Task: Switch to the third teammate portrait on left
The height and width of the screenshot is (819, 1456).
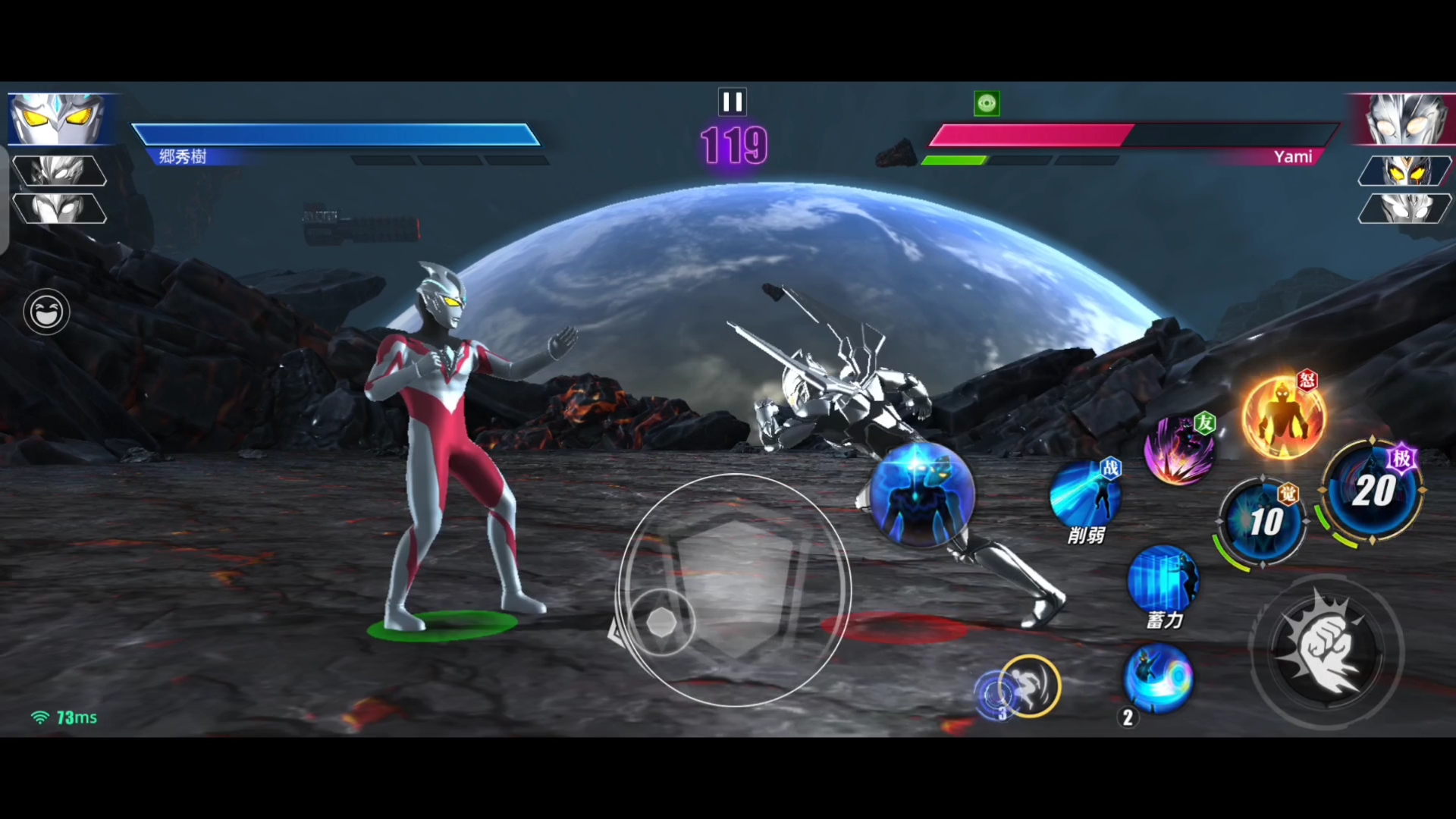Action: point(58,209)
